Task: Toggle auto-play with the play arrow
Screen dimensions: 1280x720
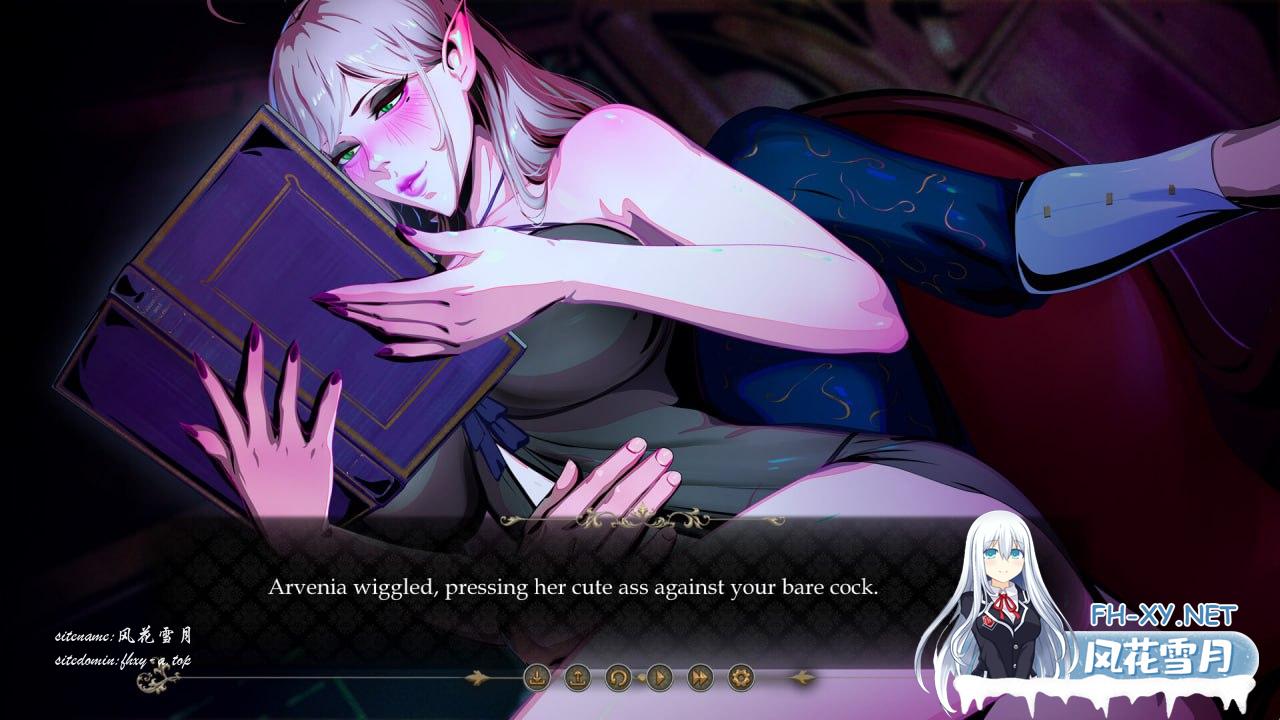Action: coord(659,678)
